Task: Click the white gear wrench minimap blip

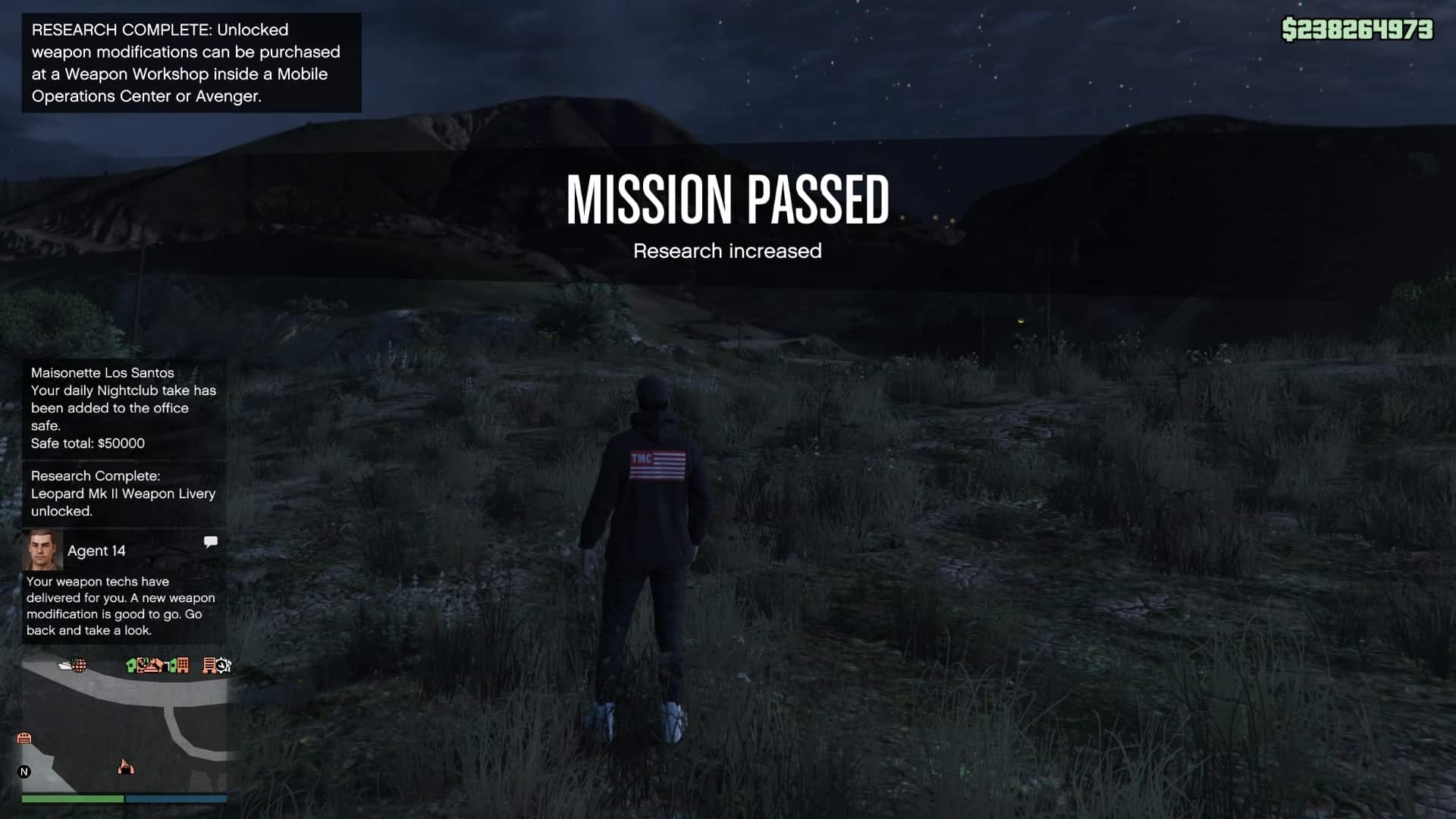Action: tap(223, 666)
